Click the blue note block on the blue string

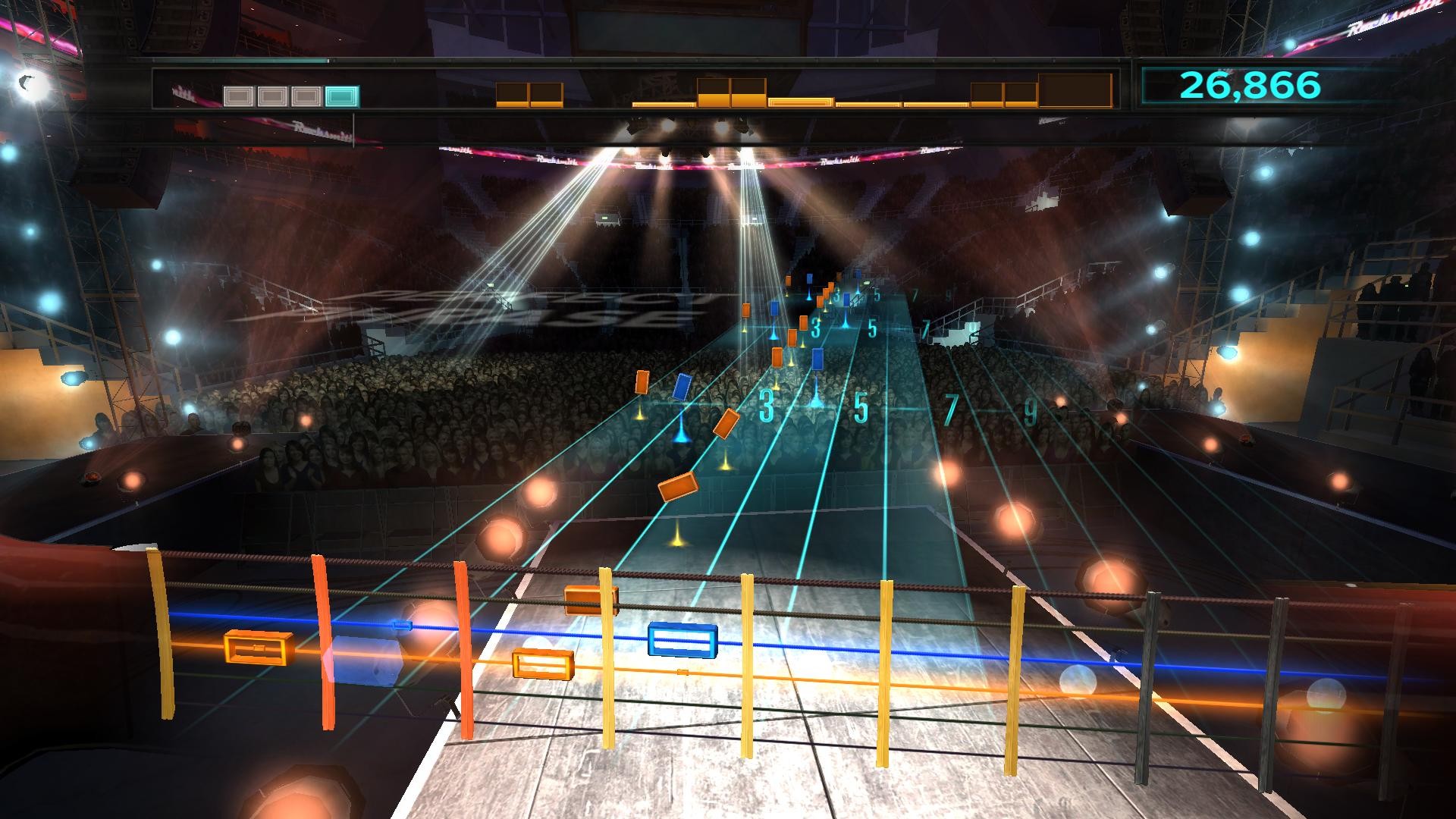click(681, 642)
